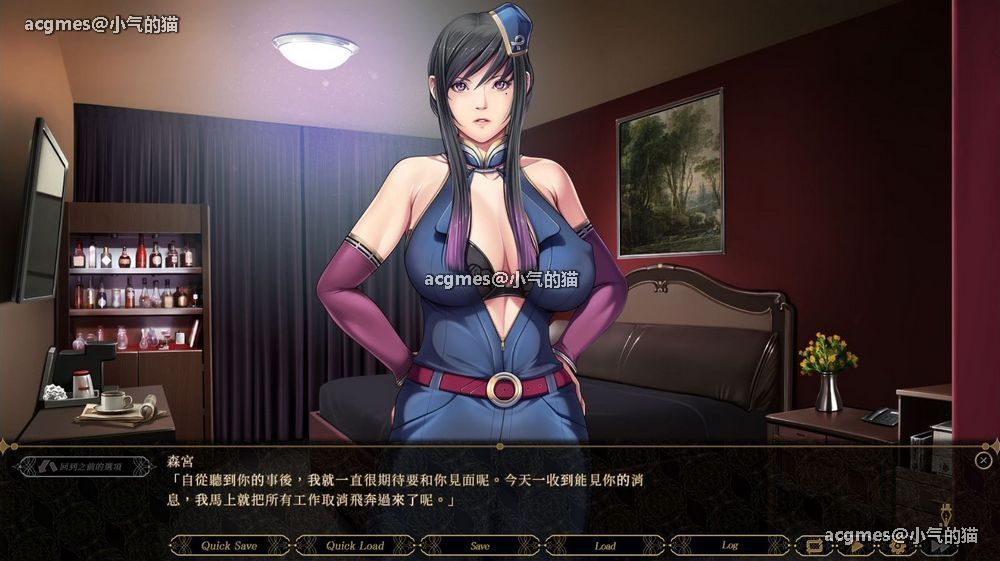Toggle auto-play with the triangle icon
Image resolution: width=1000 pixels, height=561 pixels.
(856, 546)
